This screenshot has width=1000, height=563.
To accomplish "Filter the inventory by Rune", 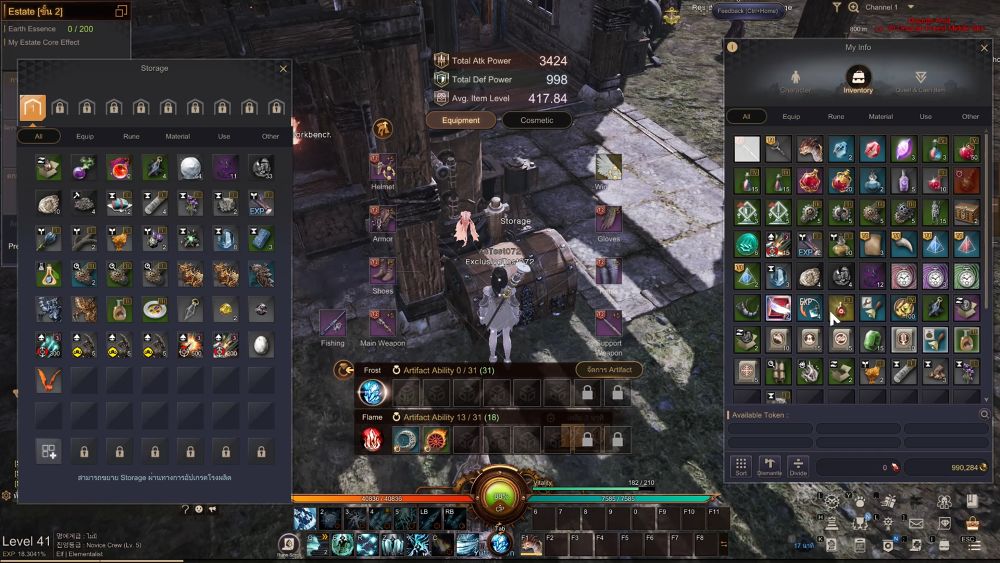I will coord(836,116).
